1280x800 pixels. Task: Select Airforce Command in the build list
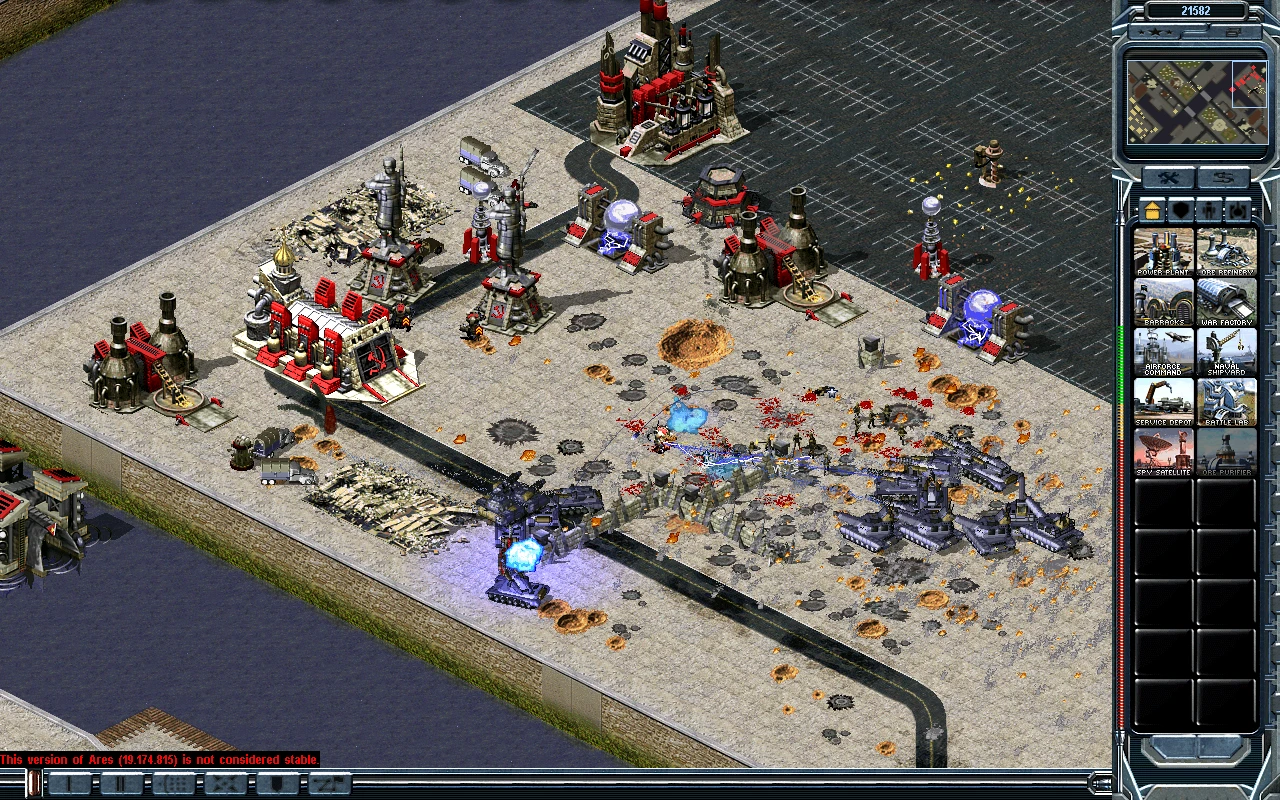pyautogui.click(x=1164, y=352)
